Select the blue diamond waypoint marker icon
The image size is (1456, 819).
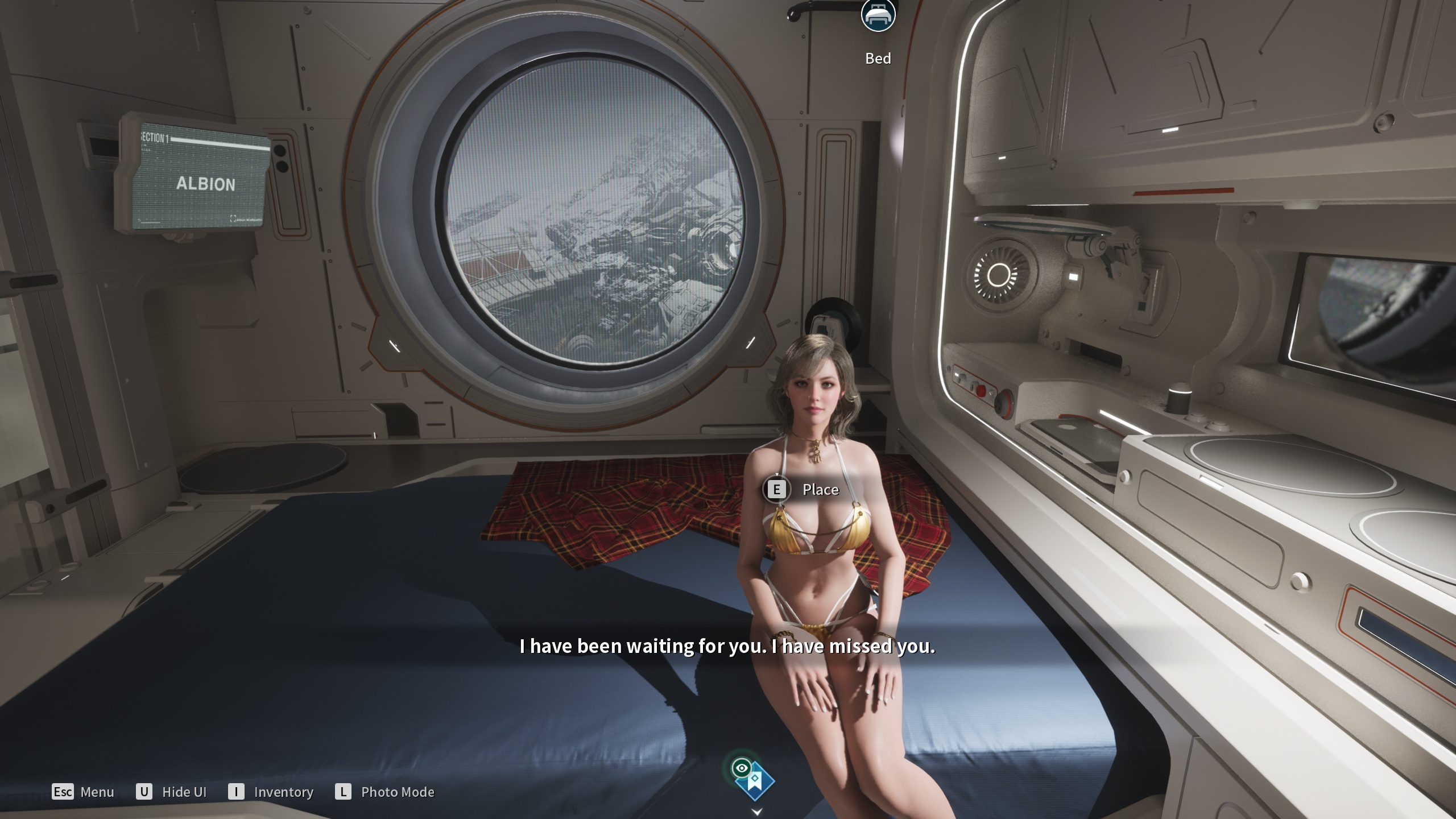(756, 783)
